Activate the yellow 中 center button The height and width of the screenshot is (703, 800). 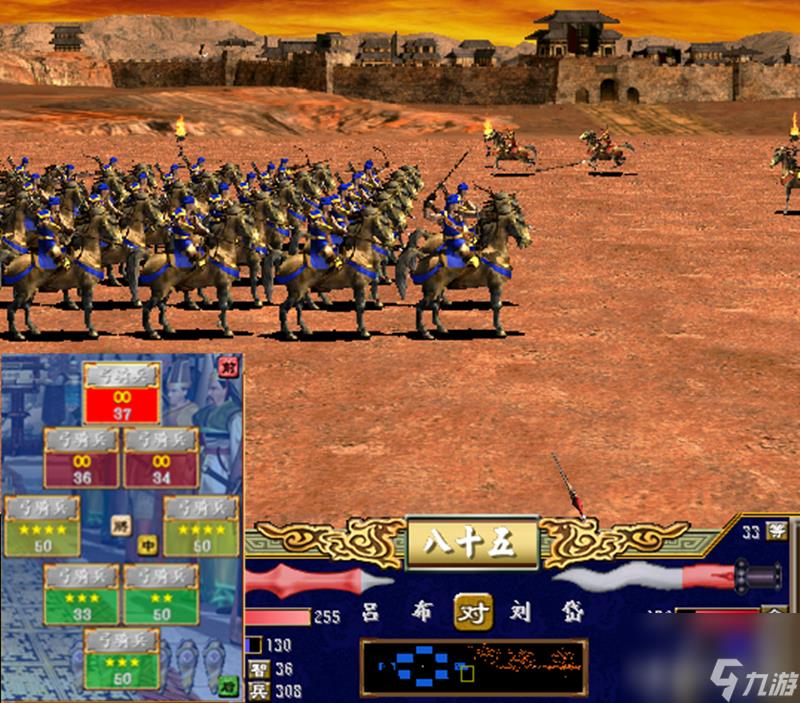tap(148, 546)
